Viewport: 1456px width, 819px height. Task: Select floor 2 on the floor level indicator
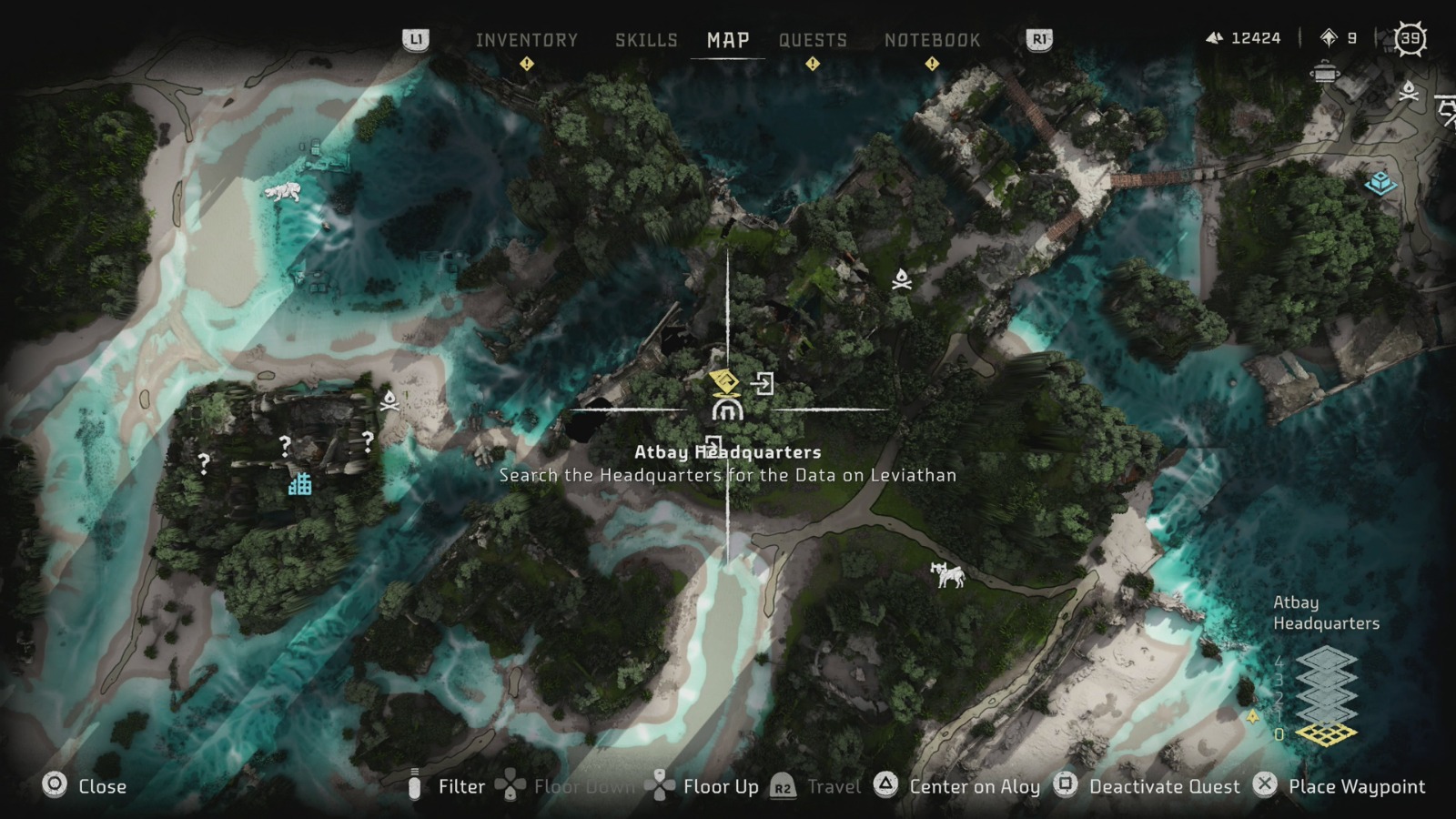[1327, 698]
